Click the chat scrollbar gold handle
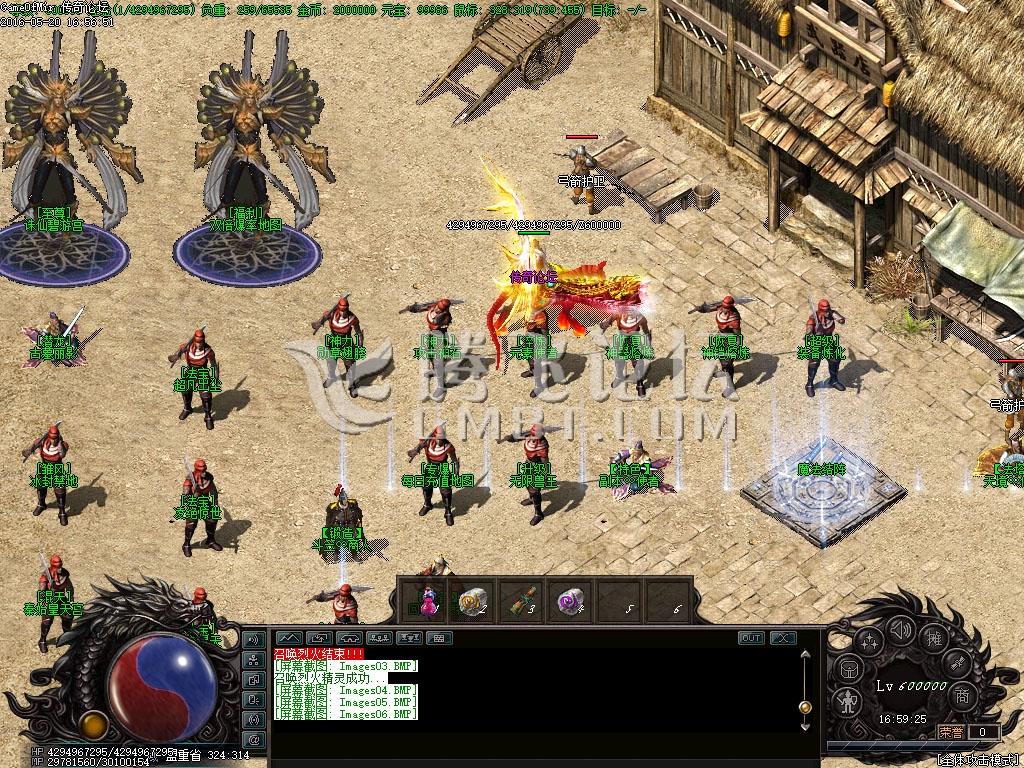The height and width of the screenshot is (768, 1024). [805, 706]
